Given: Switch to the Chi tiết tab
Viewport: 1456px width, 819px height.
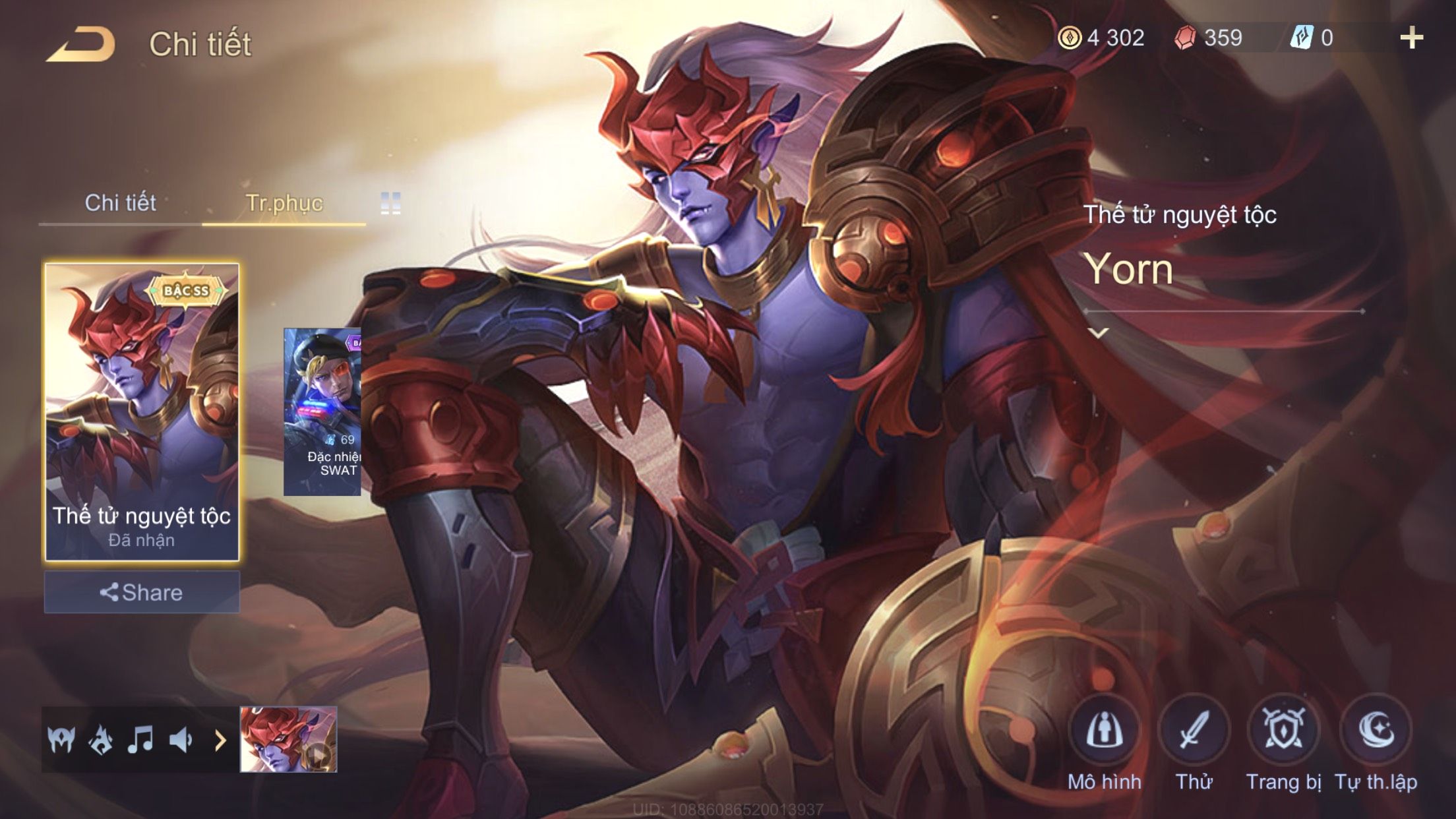Looking at the screenshot, I should point(120,203).
